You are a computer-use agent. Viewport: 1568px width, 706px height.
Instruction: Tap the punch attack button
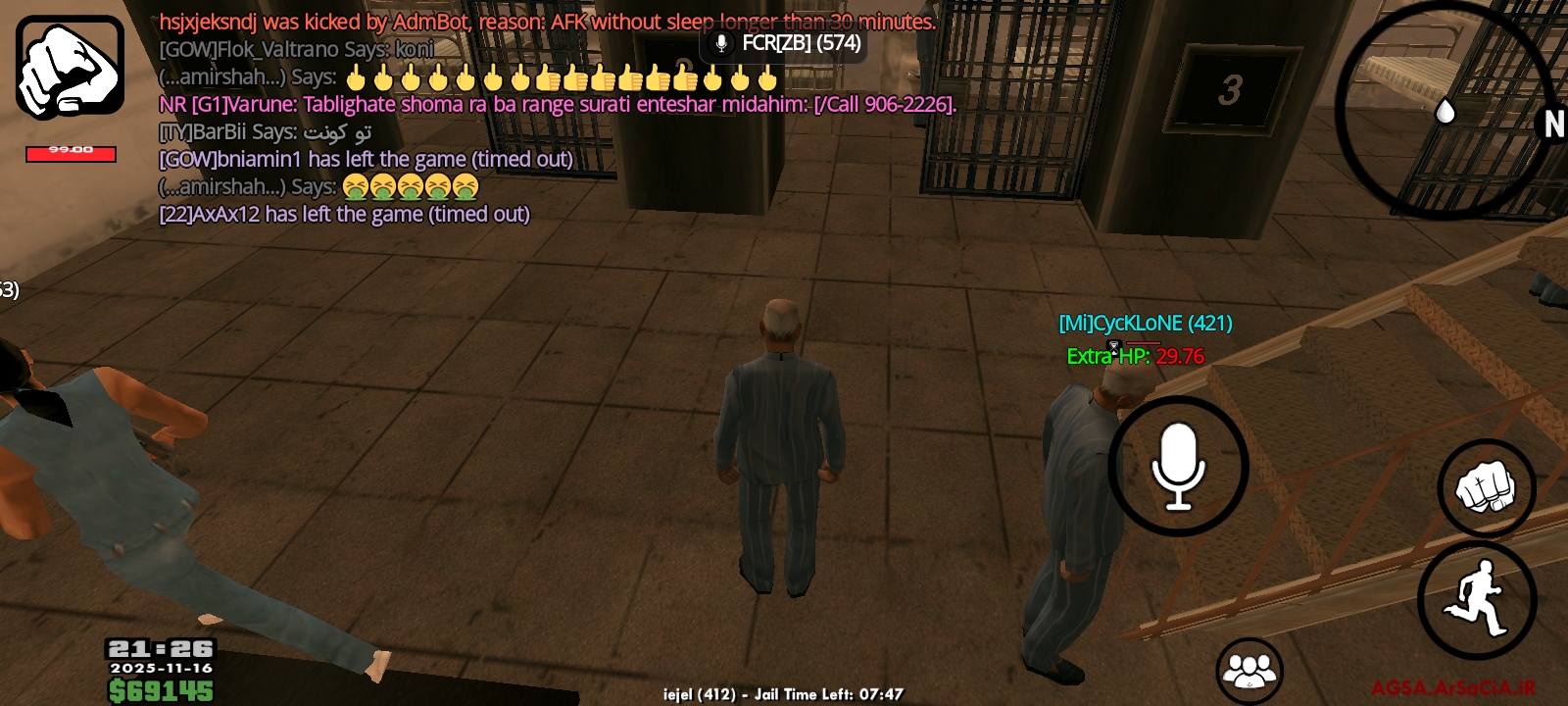click(1486, 487)
